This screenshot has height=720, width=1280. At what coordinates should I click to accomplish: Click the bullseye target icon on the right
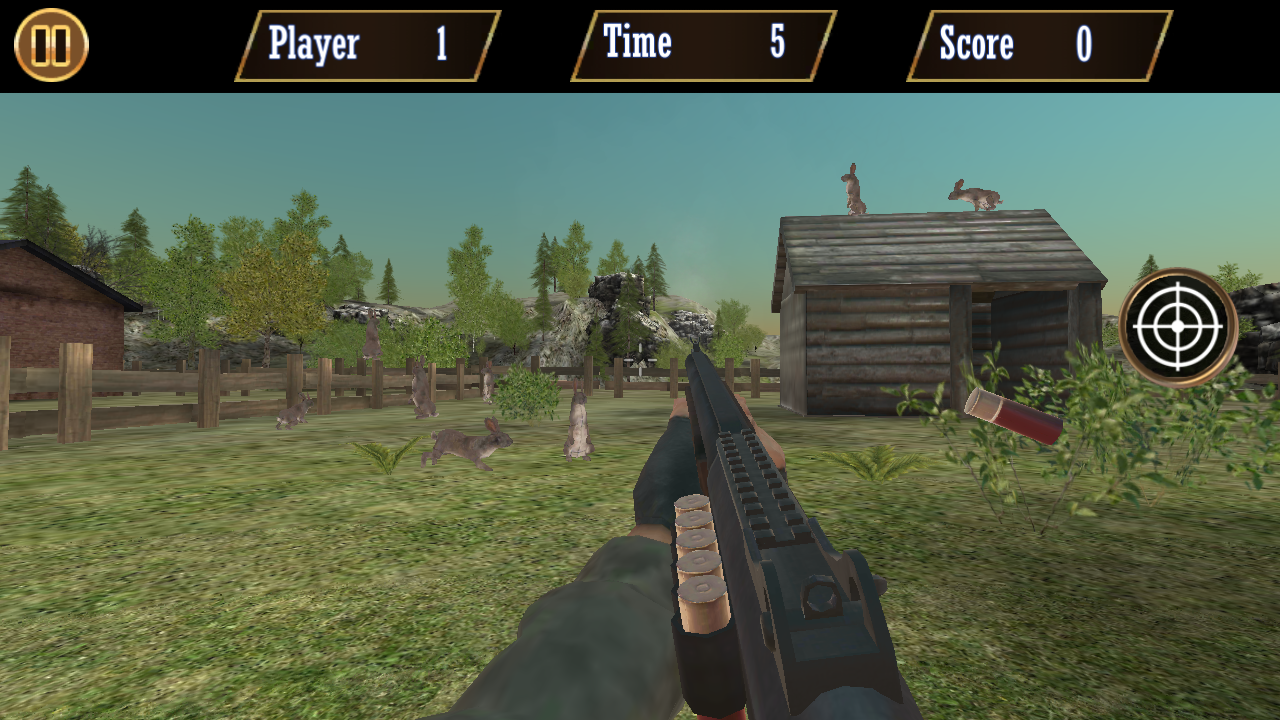click(x=1176, y=325)
